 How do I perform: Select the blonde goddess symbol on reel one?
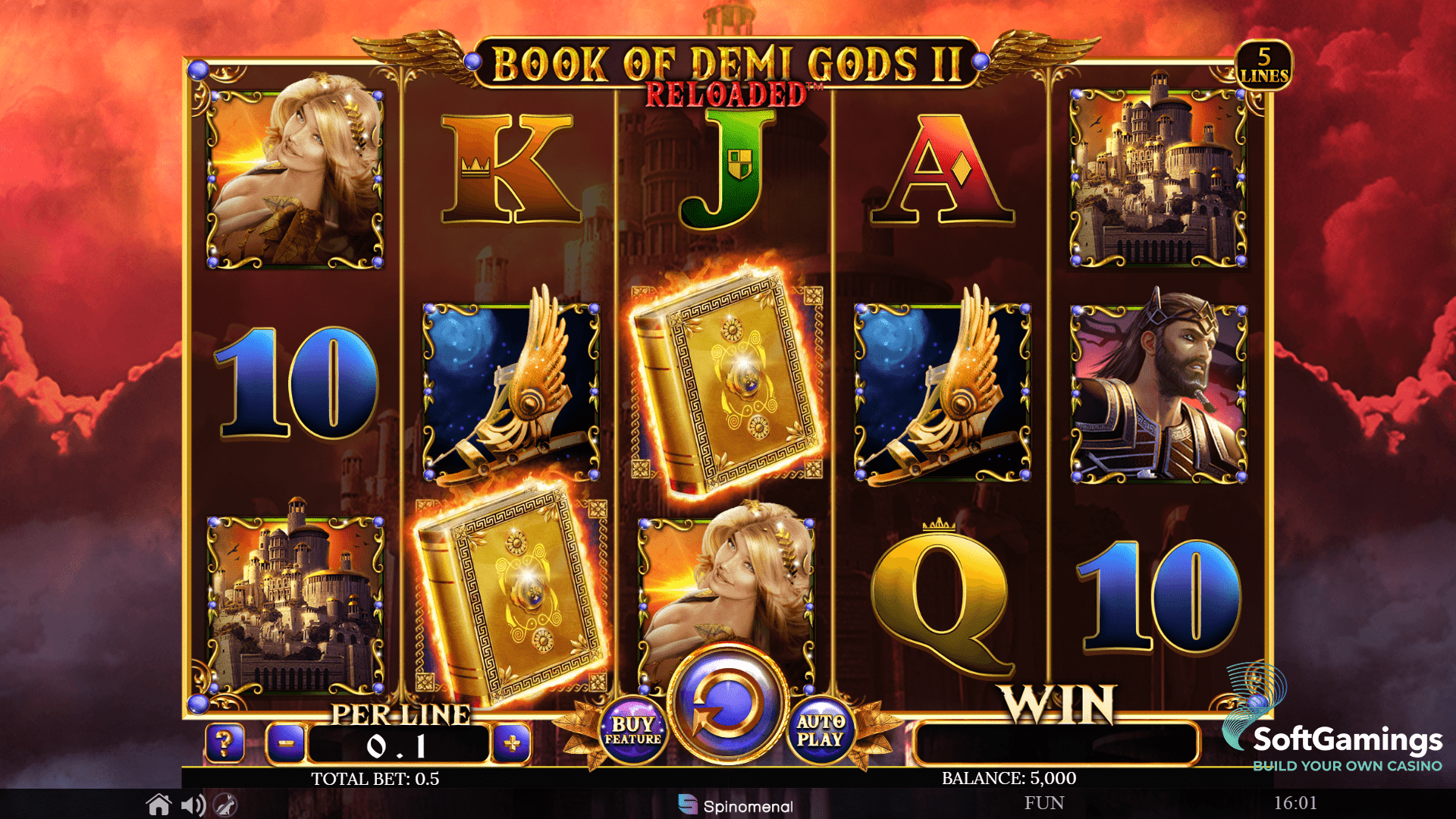pyautogui.click(x=294, y=179)
